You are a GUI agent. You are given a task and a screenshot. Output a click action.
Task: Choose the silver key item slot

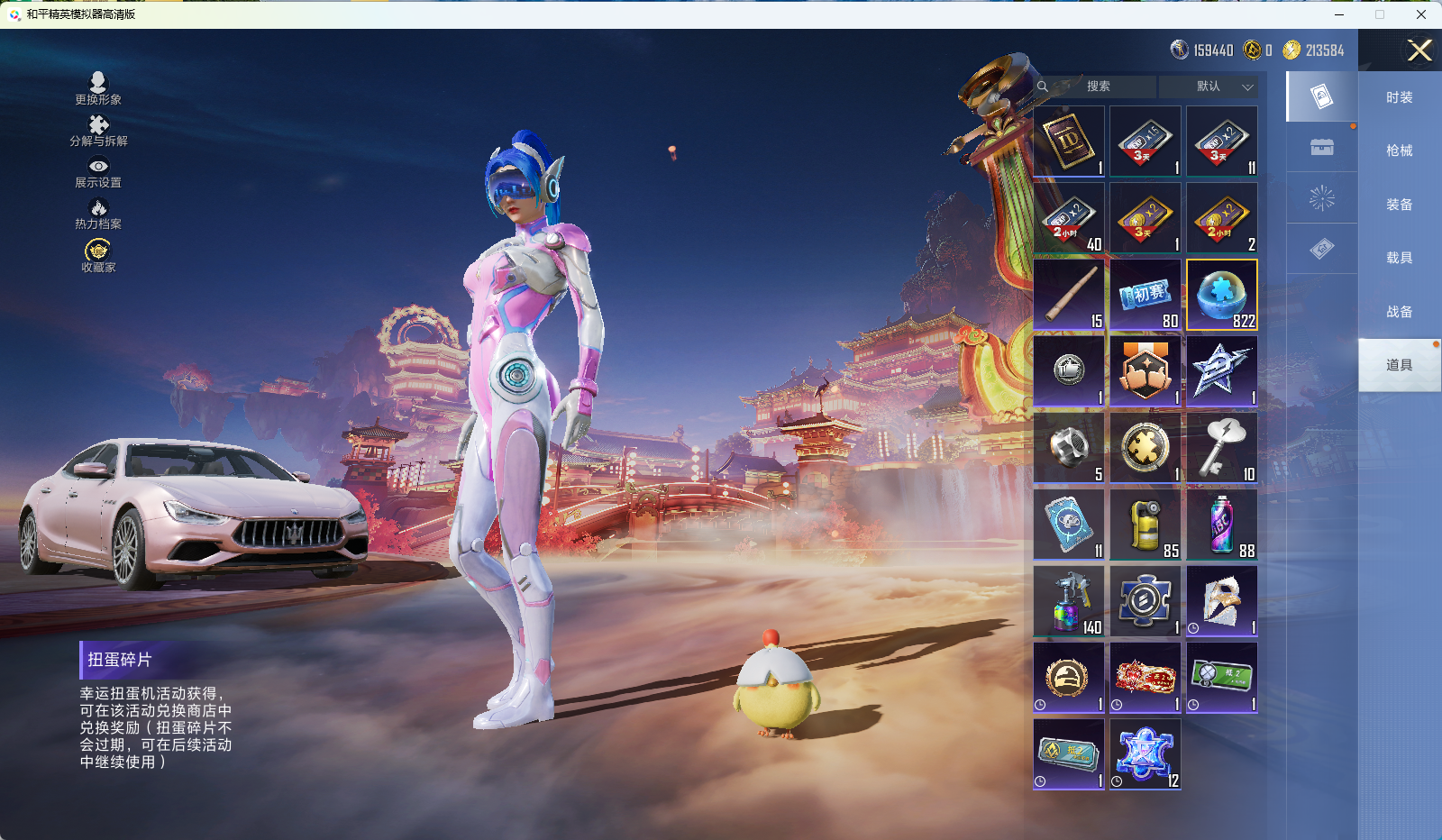1222,448
